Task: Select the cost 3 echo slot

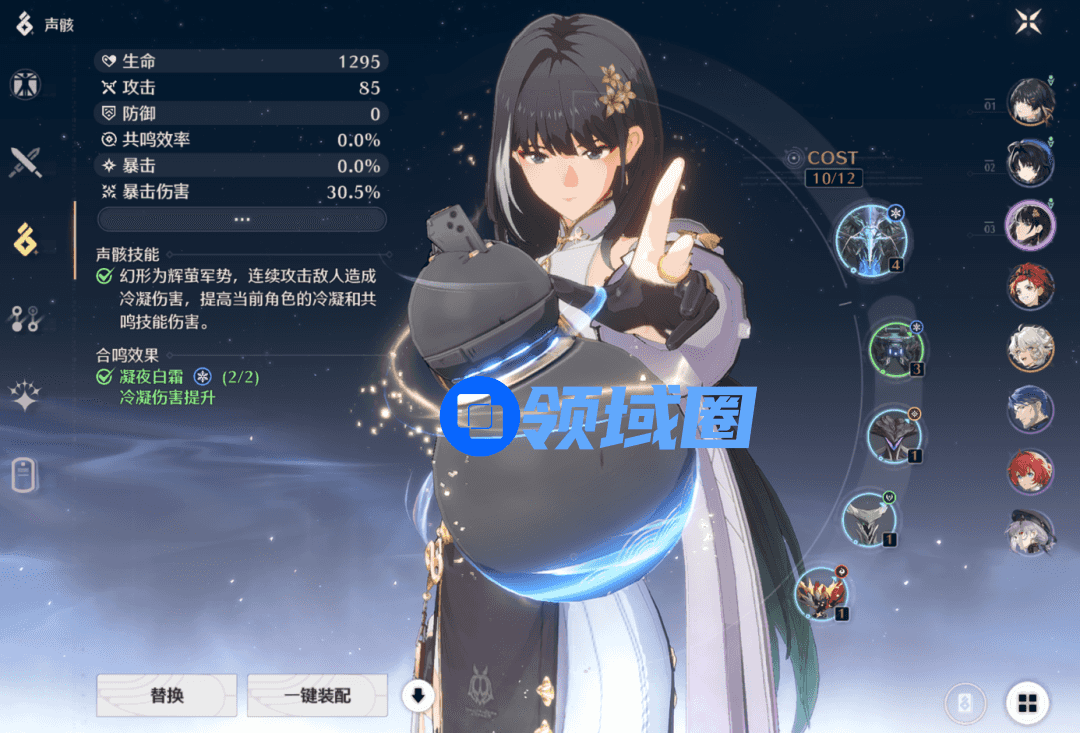Action: pos(896,348)
